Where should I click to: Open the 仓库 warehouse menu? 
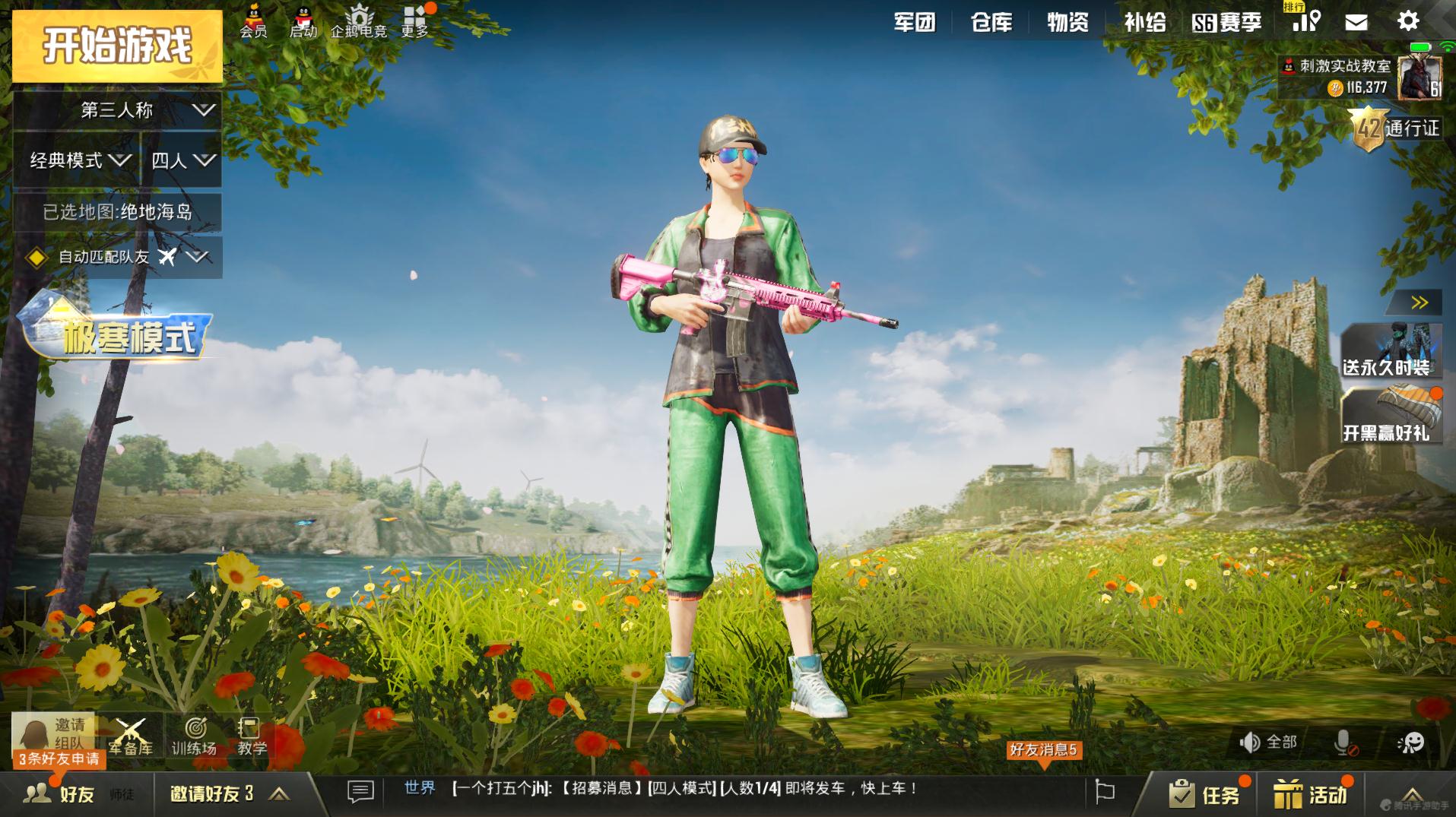click(991, 23)
